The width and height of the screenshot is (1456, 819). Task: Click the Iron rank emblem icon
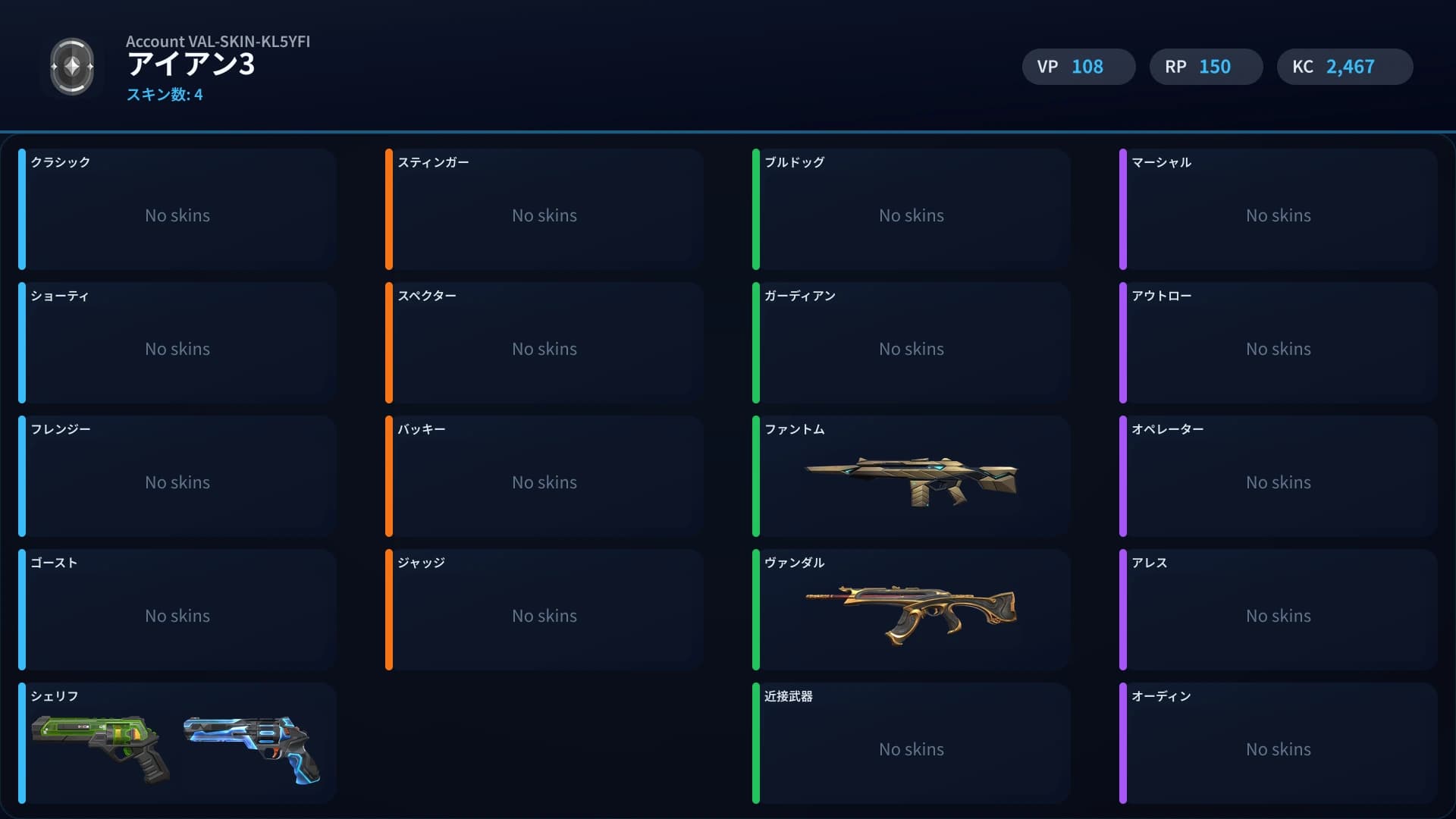[72, 67]
